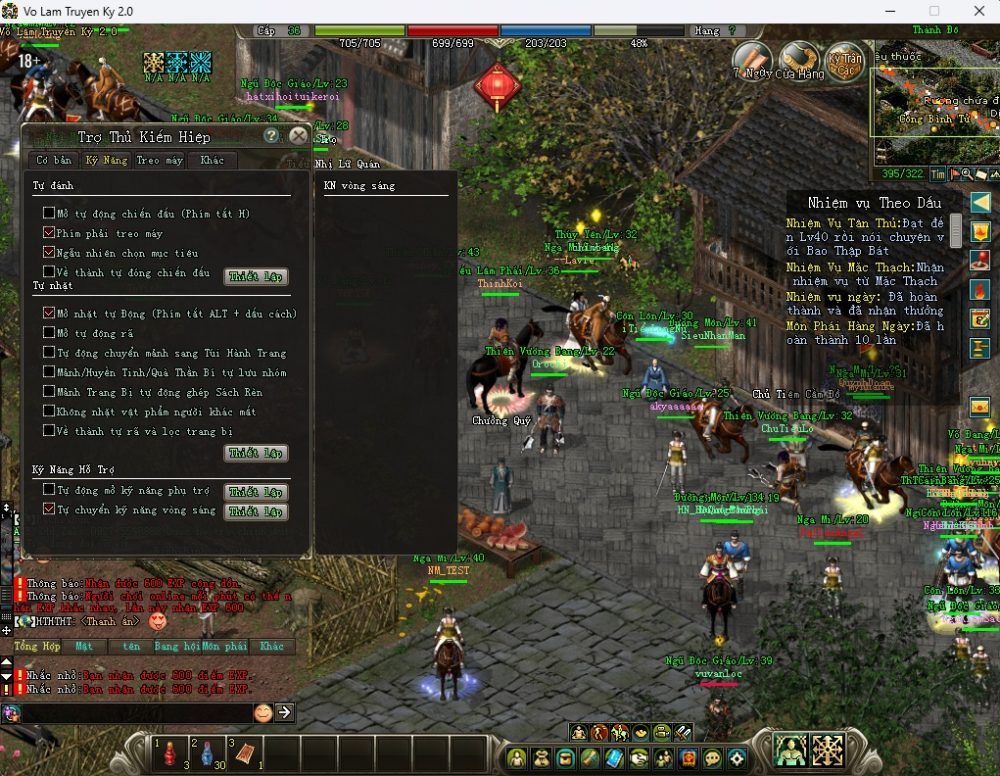
Task: Untick Phím phải treo máy option
Action: (49, 233)
